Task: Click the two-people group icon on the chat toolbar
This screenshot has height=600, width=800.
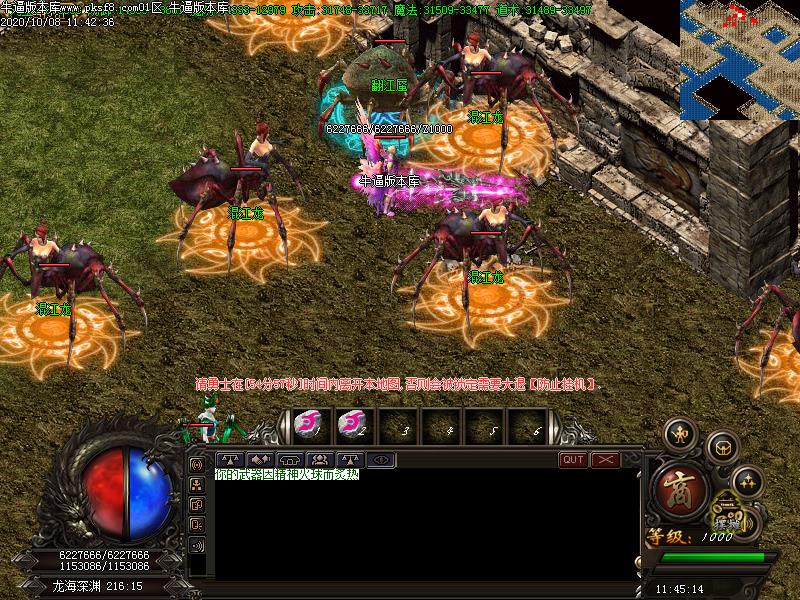Action: (x=322, y=460)
